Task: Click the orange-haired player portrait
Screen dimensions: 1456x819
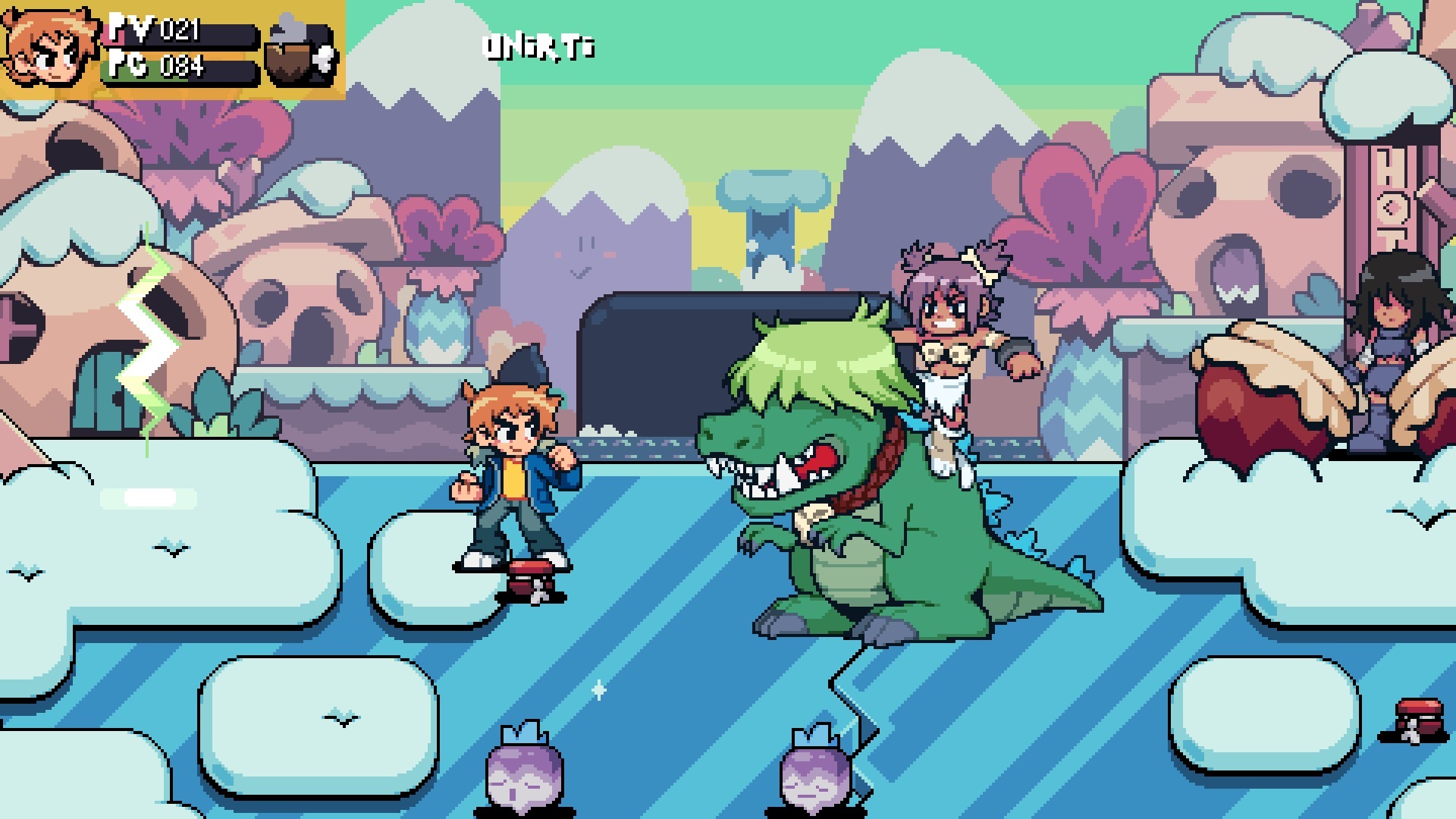Action: point(50,47)
